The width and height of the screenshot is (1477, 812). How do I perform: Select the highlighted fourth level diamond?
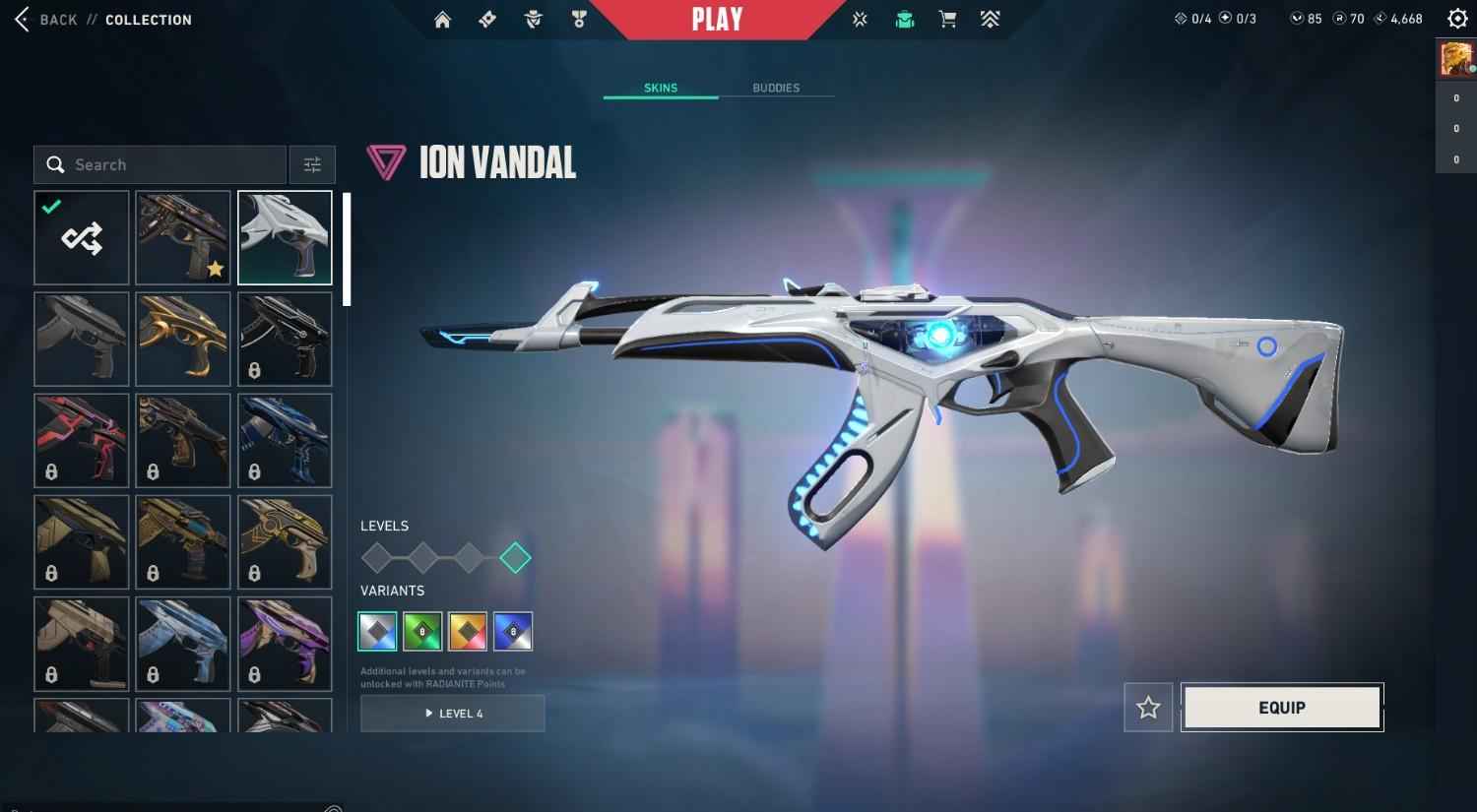(x=515, y=558)
